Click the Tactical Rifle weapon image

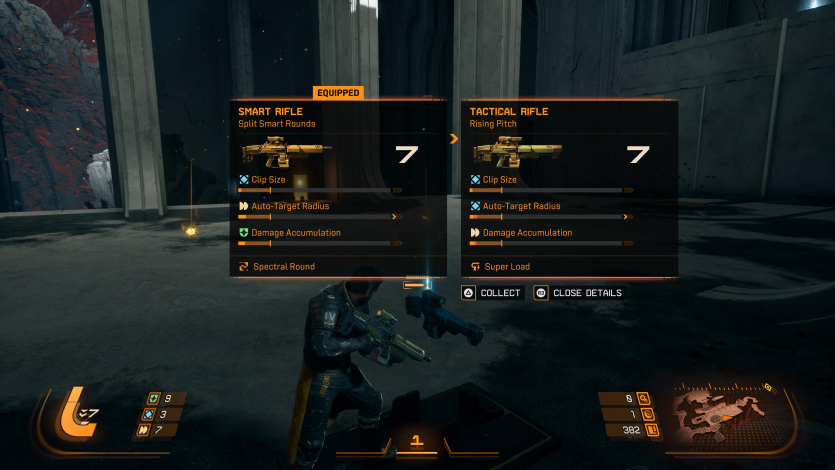pos(510,153)
